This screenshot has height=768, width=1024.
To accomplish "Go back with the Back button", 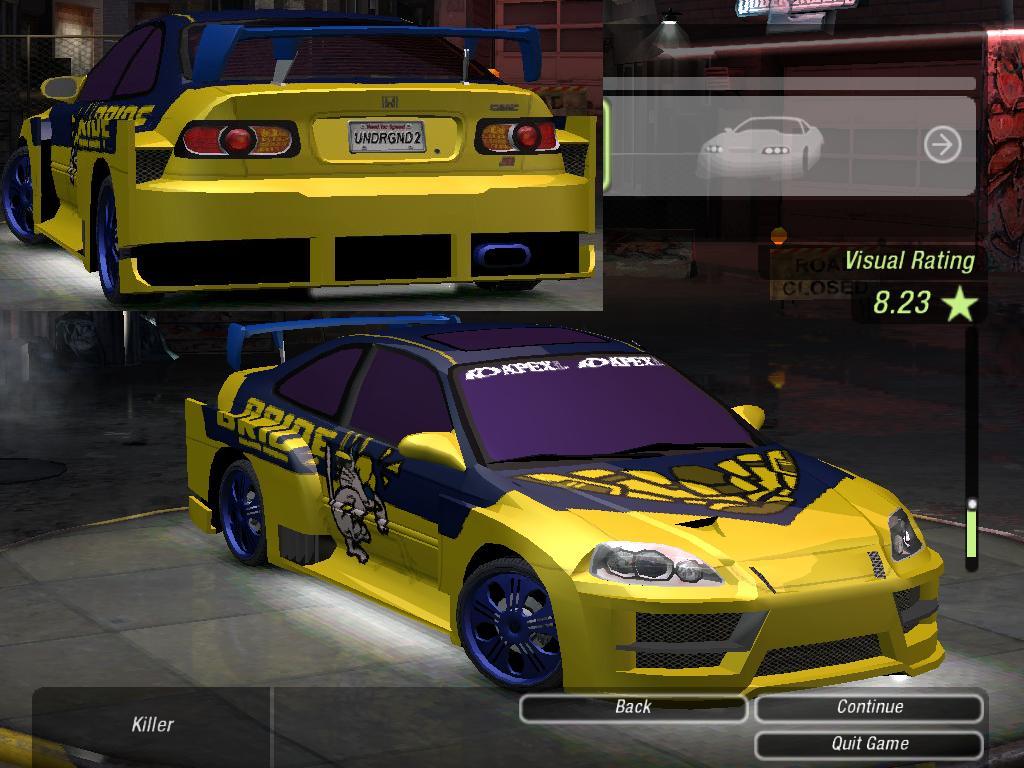I will (x=633, y=707).
